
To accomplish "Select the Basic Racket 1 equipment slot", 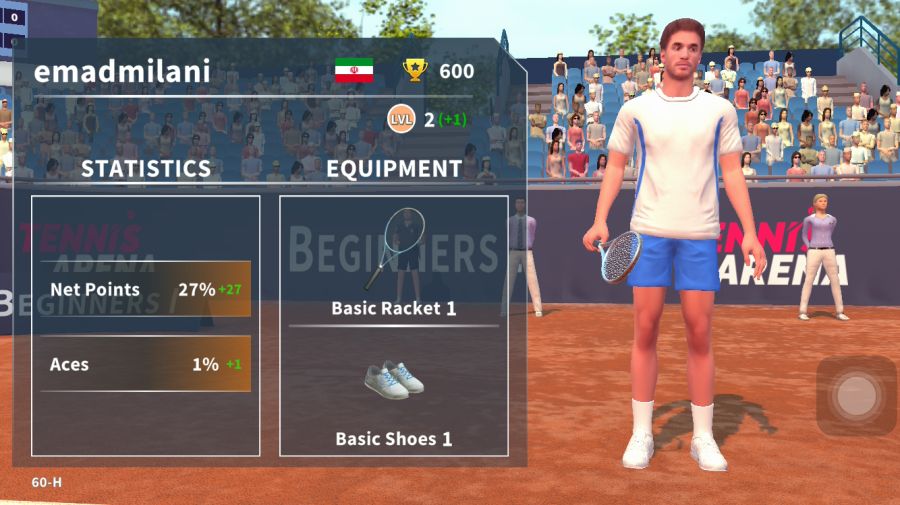I will [x=393, y=262].
